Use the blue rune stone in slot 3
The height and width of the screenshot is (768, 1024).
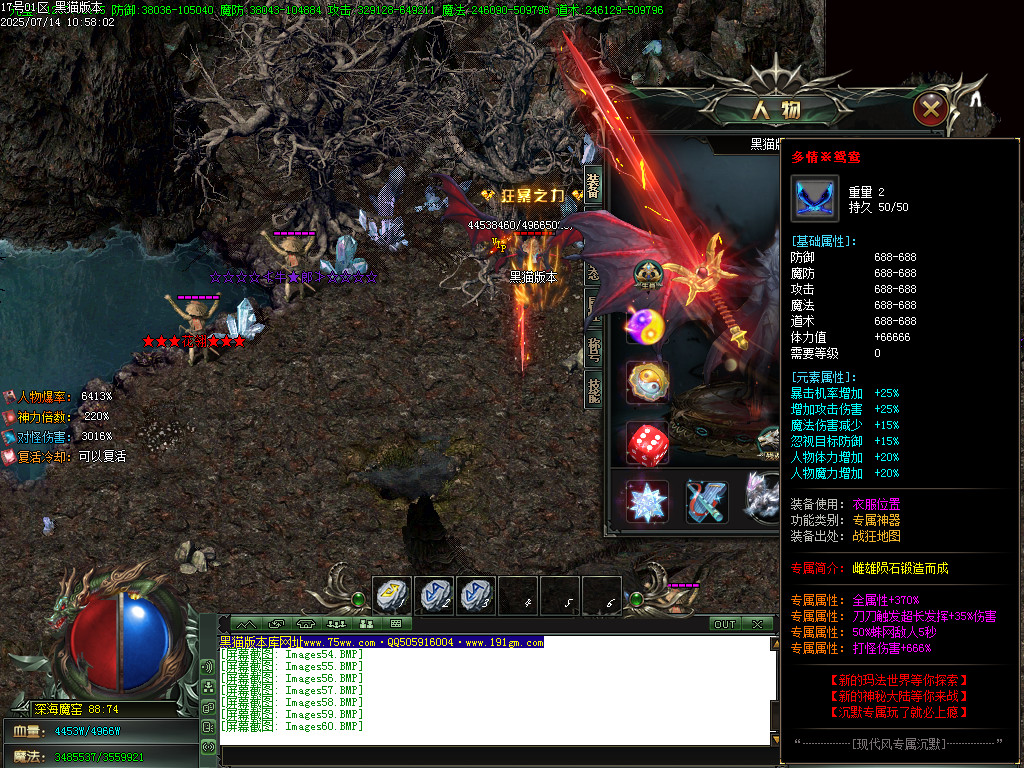click(476, 596)
